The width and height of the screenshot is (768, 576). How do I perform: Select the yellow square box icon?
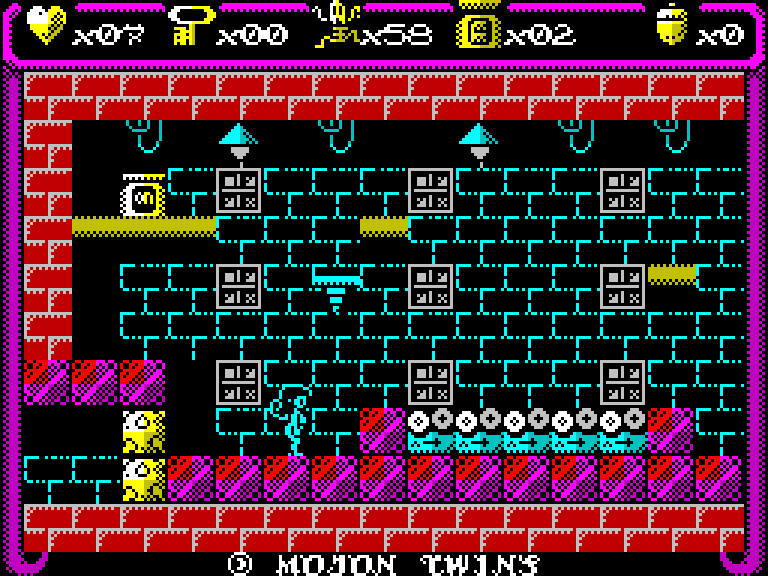[x=478, y=28]
